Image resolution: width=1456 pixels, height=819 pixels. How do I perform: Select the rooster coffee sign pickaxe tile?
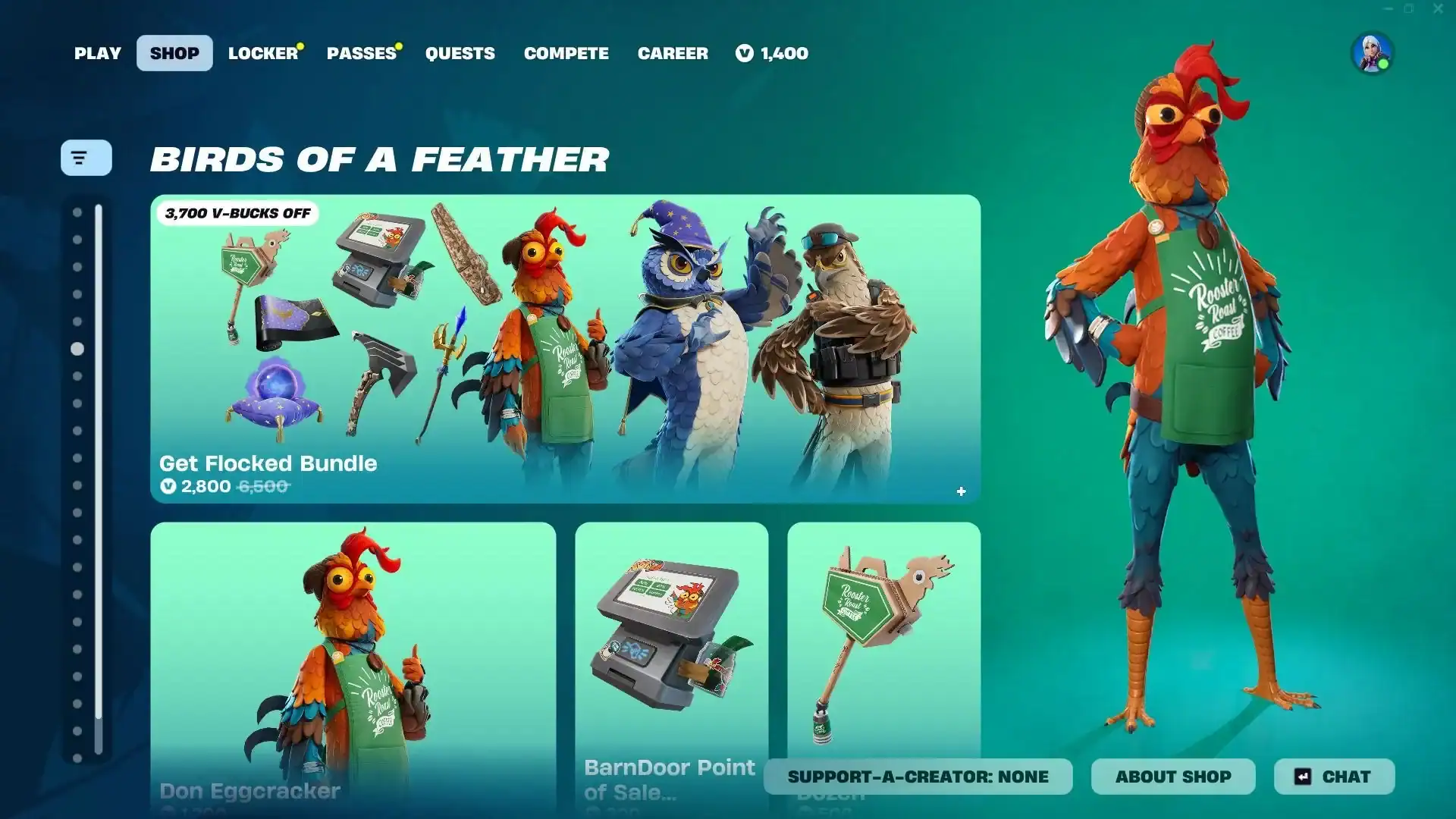coord(883,637)
